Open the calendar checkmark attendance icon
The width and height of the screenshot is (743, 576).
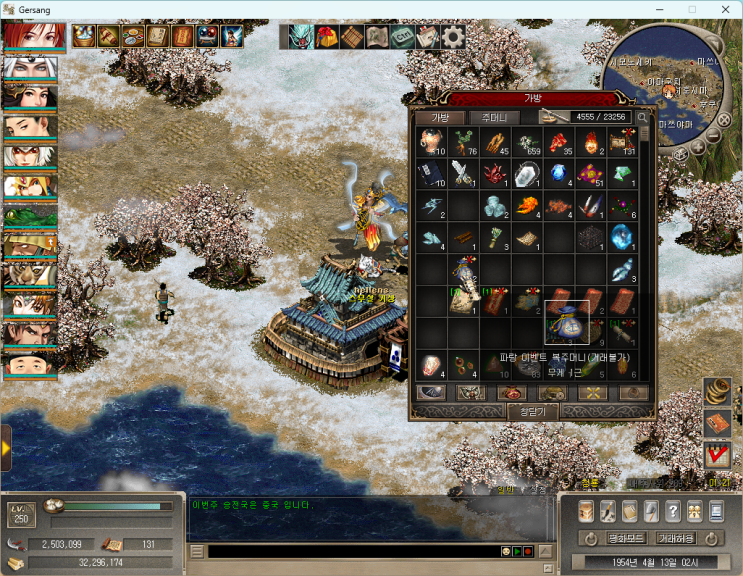click(x=717, y=455)
